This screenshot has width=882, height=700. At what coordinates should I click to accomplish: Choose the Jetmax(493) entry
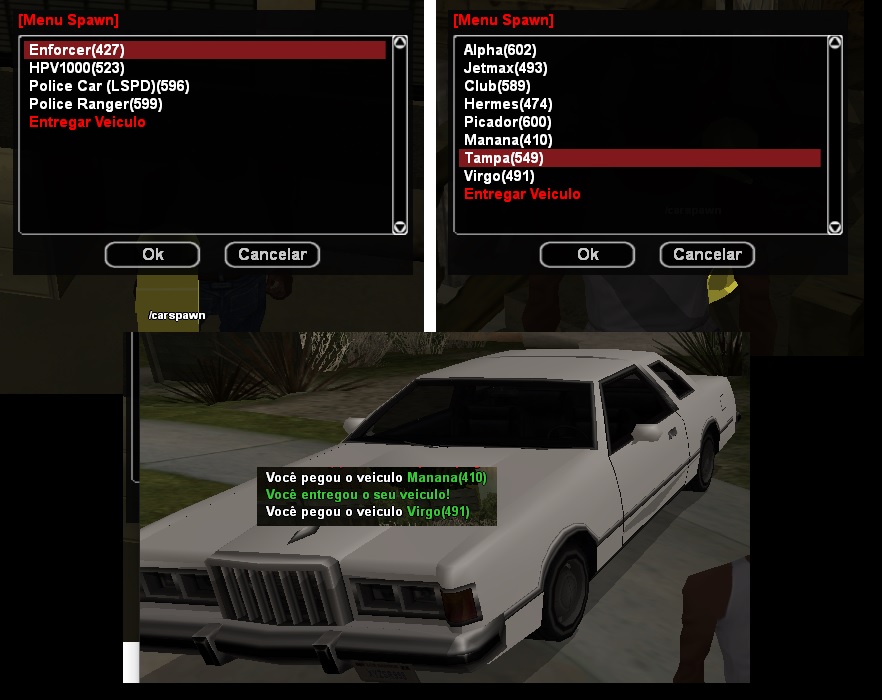click(505, 68)
